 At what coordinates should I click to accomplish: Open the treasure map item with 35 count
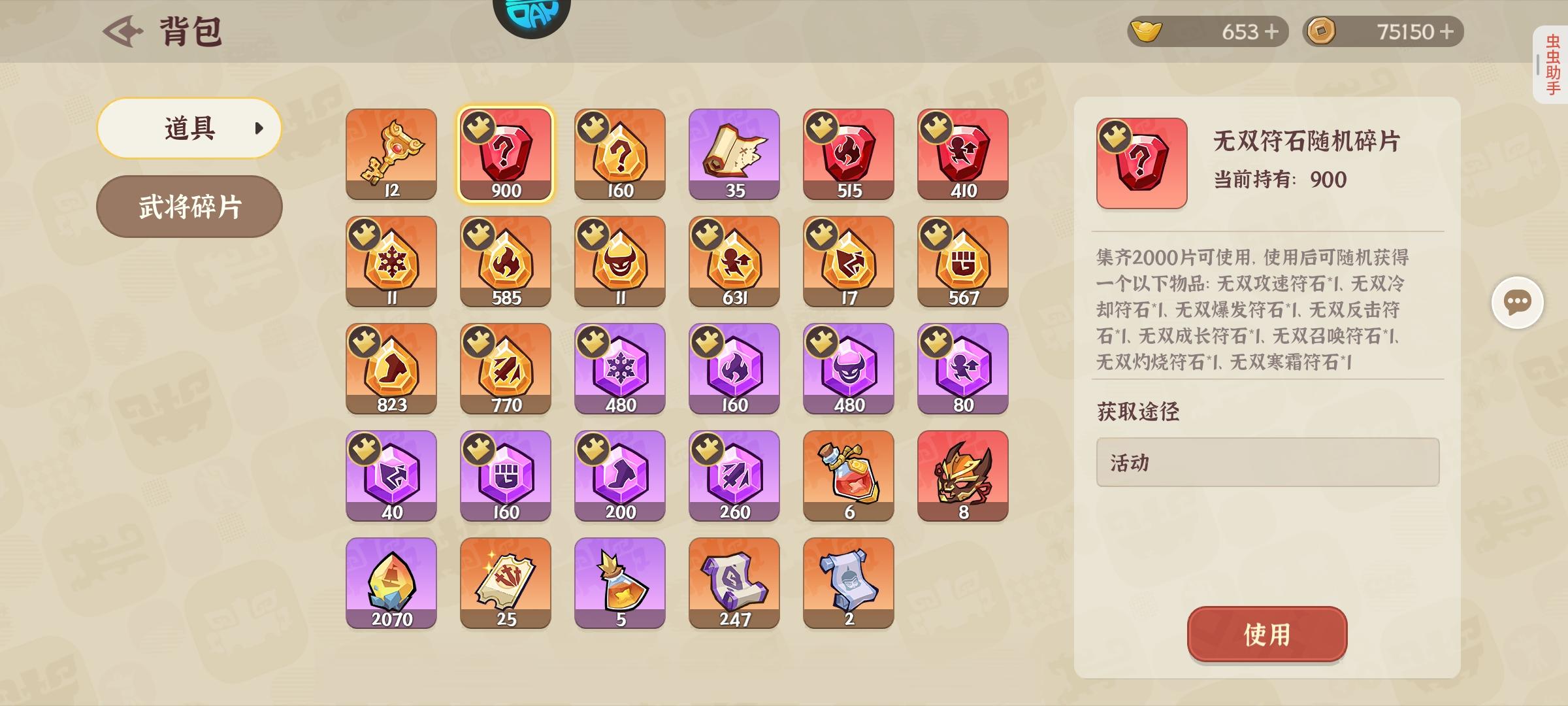[x=734, y=154]
